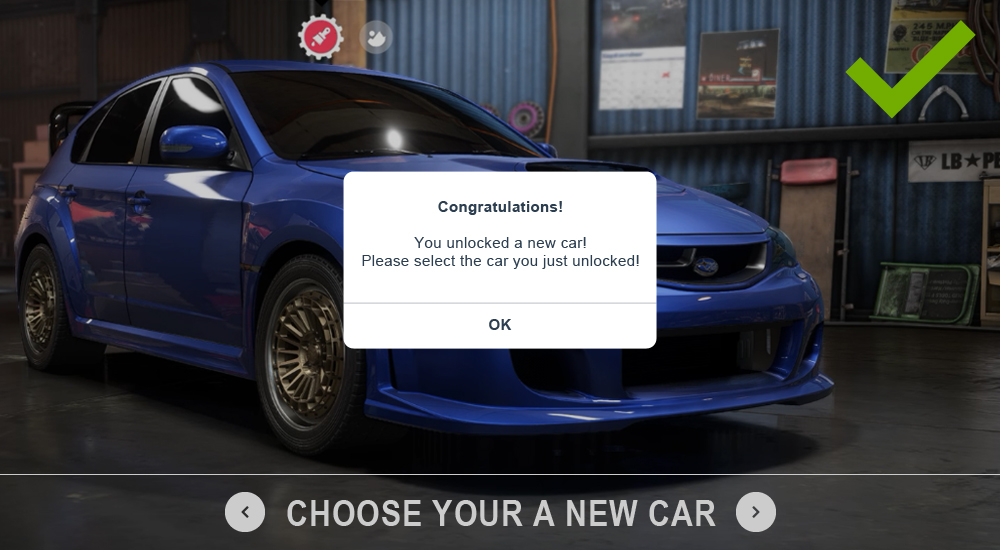1000x550 pixels.
Task: Confirm the car with the green checkmark
Action: [907, 70]
